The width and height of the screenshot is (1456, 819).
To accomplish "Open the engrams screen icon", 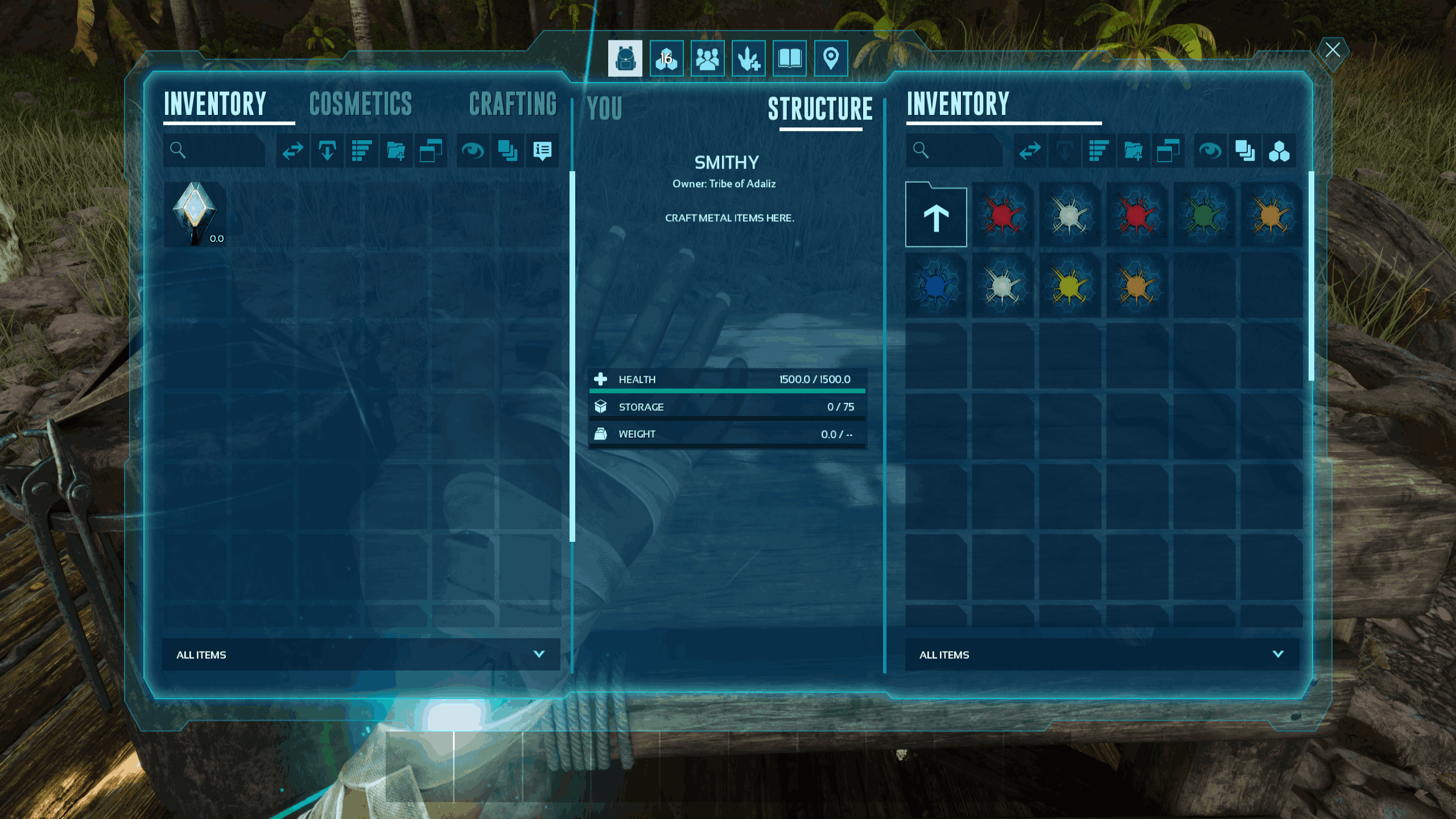I will point(666,59).
